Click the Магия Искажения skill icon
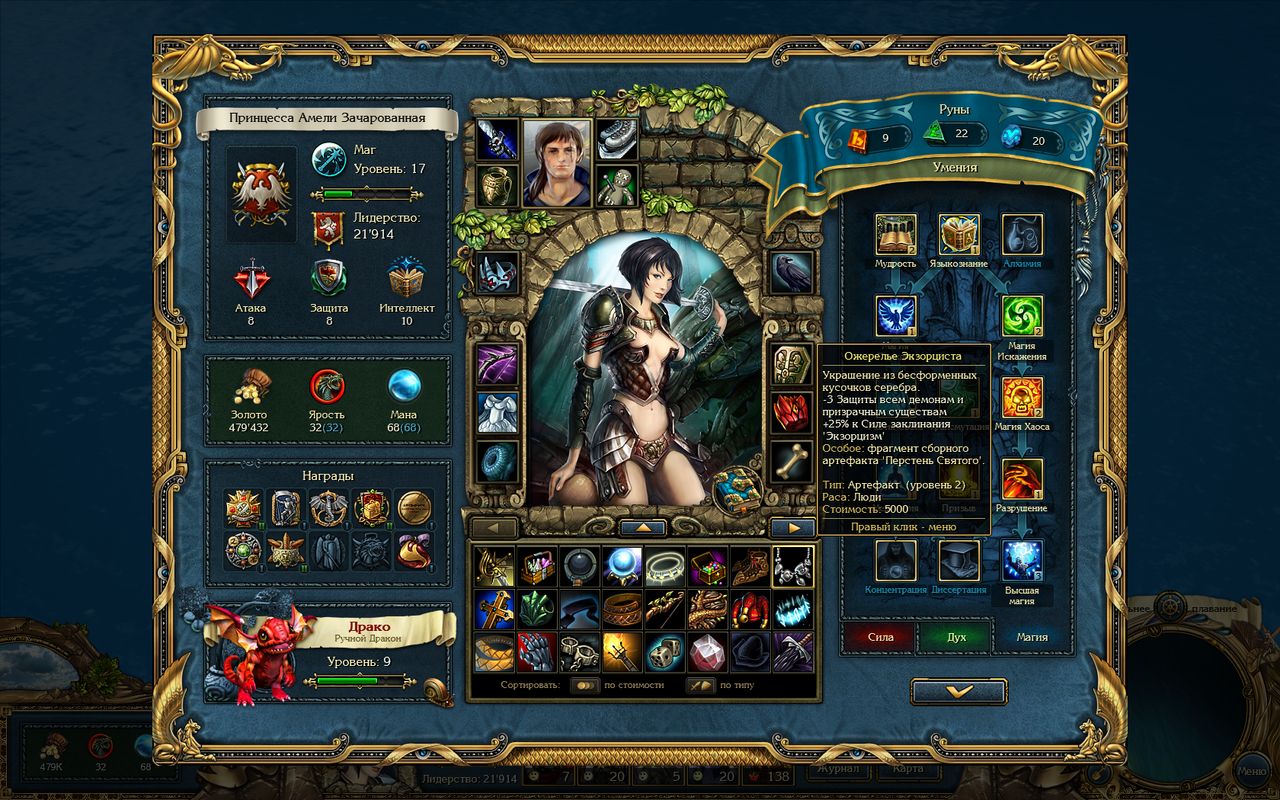 [1022, 315]
